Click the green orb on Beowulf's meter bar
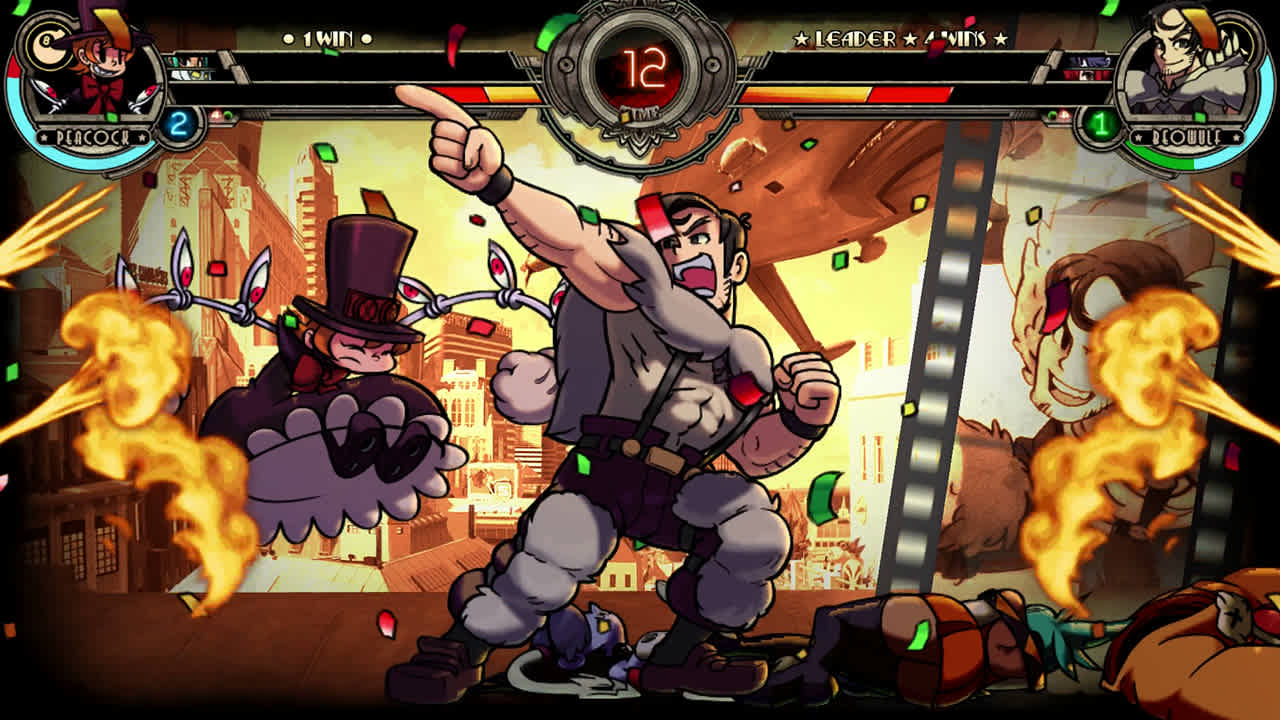This screenshot has height=720, width=1280. [1051, 114]
